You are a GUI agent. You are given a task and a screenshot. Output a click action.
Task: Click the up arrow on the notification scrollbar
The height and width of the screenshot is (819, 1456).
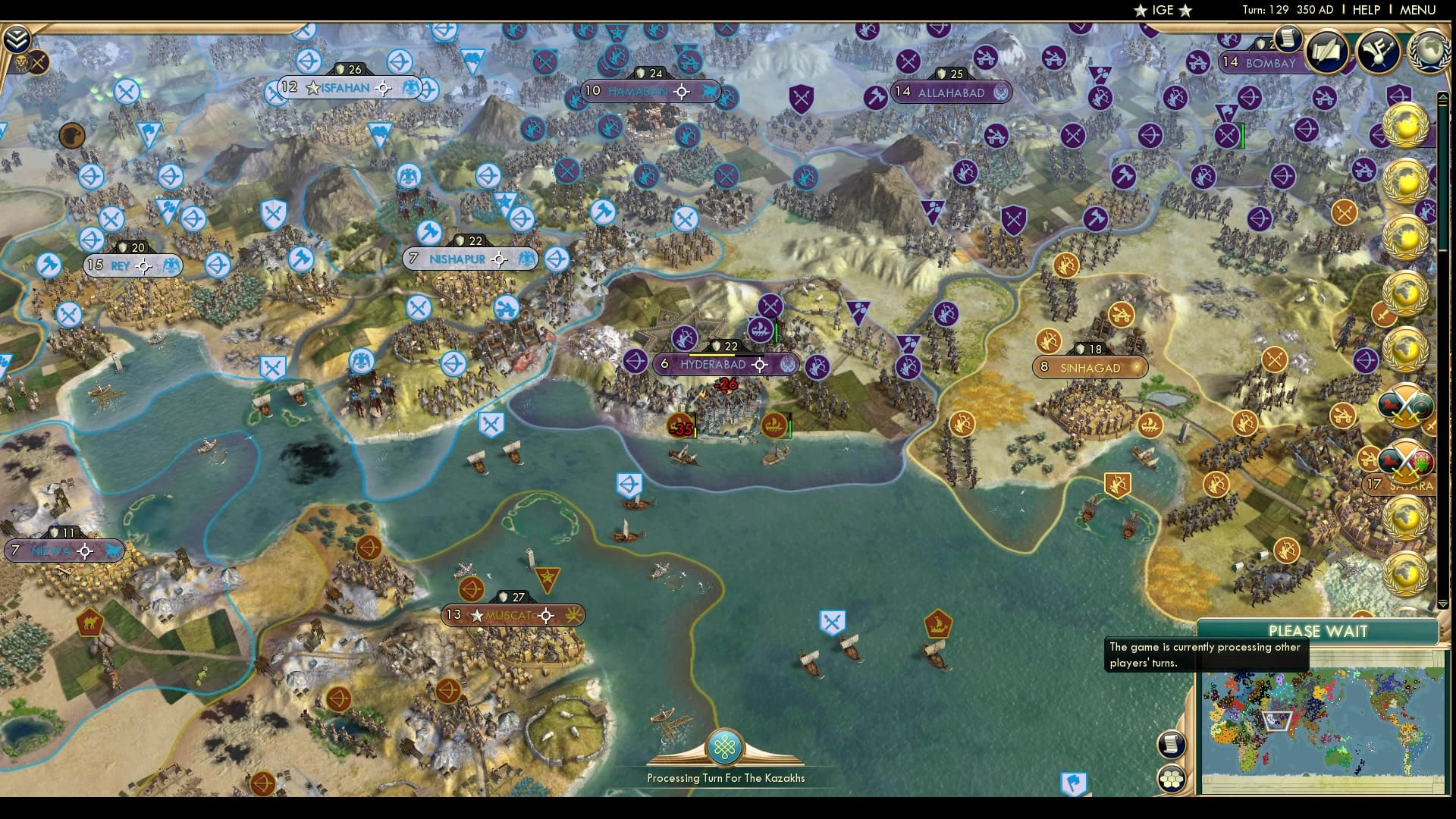(x=1443, y=96)
